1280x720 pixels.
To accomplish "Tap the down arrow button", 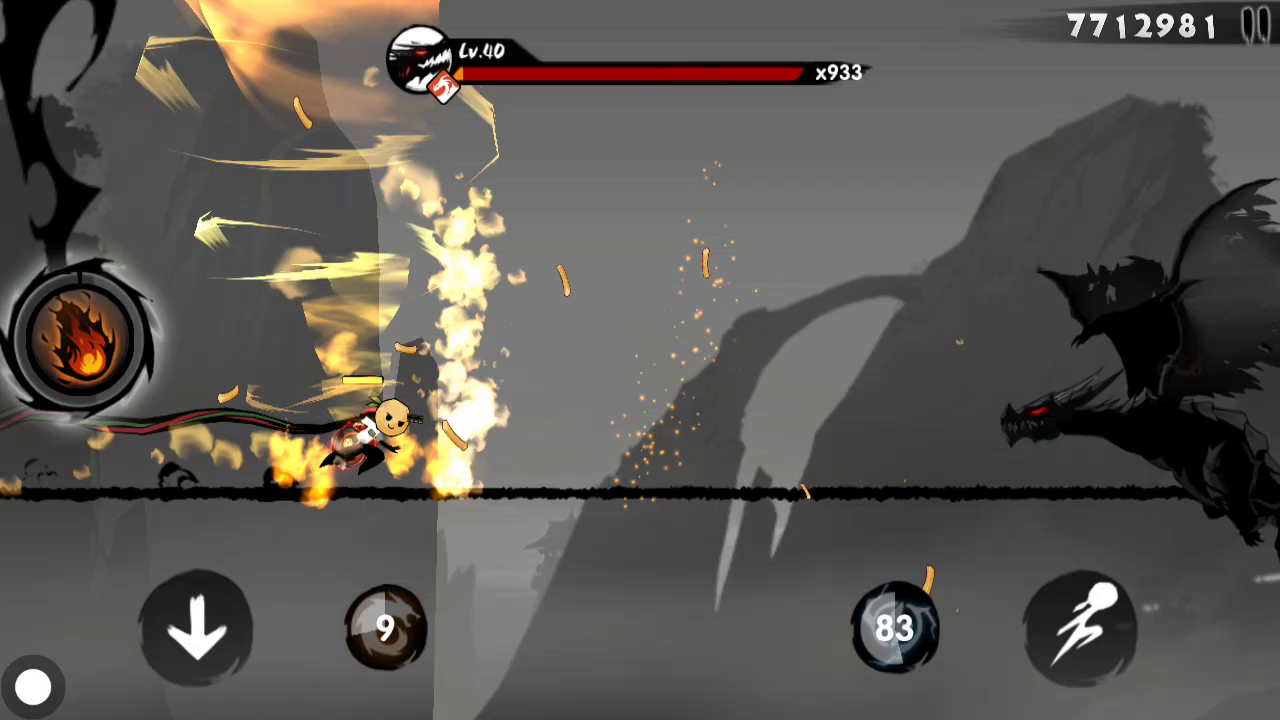I will [196, 628].
